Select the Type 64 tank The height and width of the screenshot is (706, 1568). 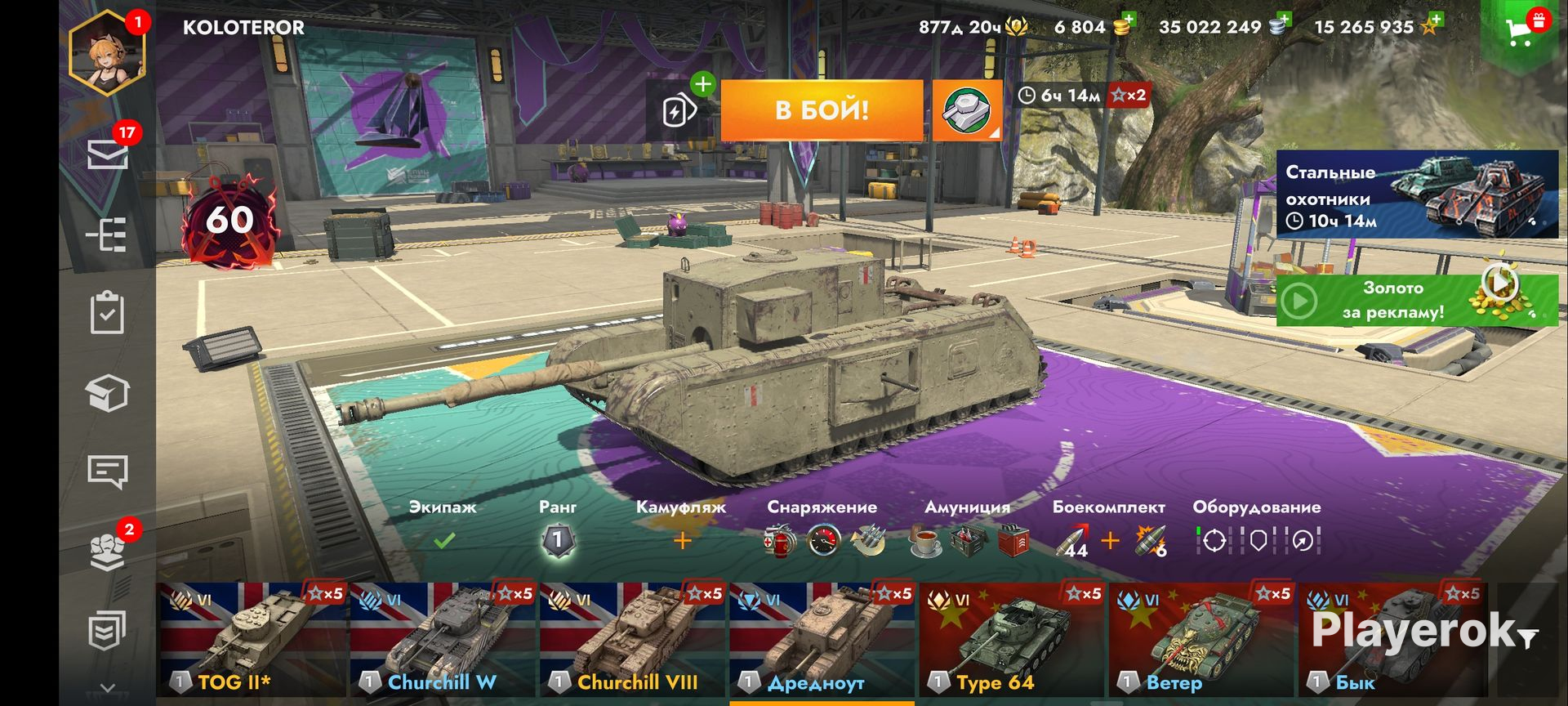[x=1012, y=640]
